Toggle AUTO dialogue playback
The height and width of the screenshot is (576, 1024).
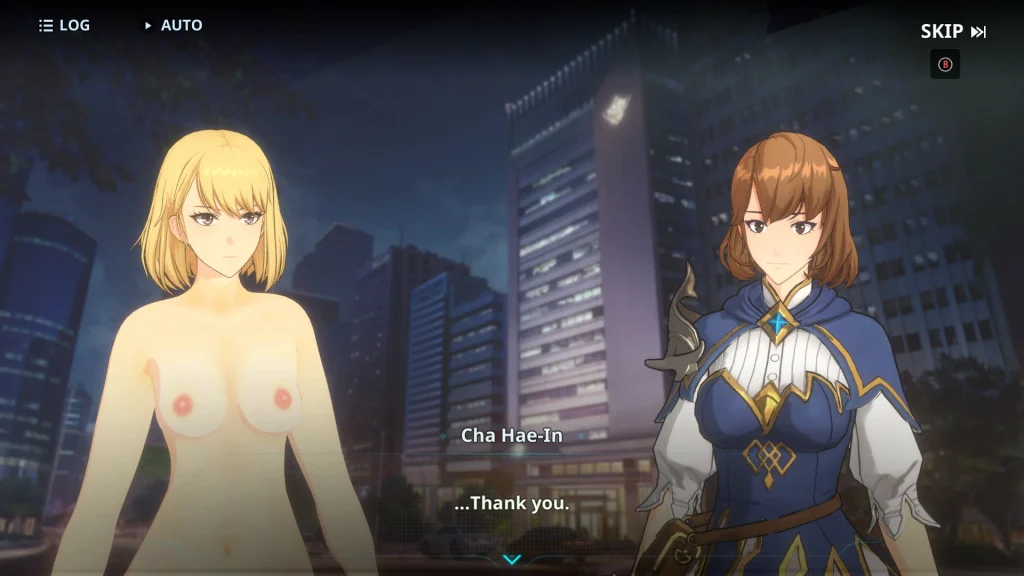click(173, 25)
